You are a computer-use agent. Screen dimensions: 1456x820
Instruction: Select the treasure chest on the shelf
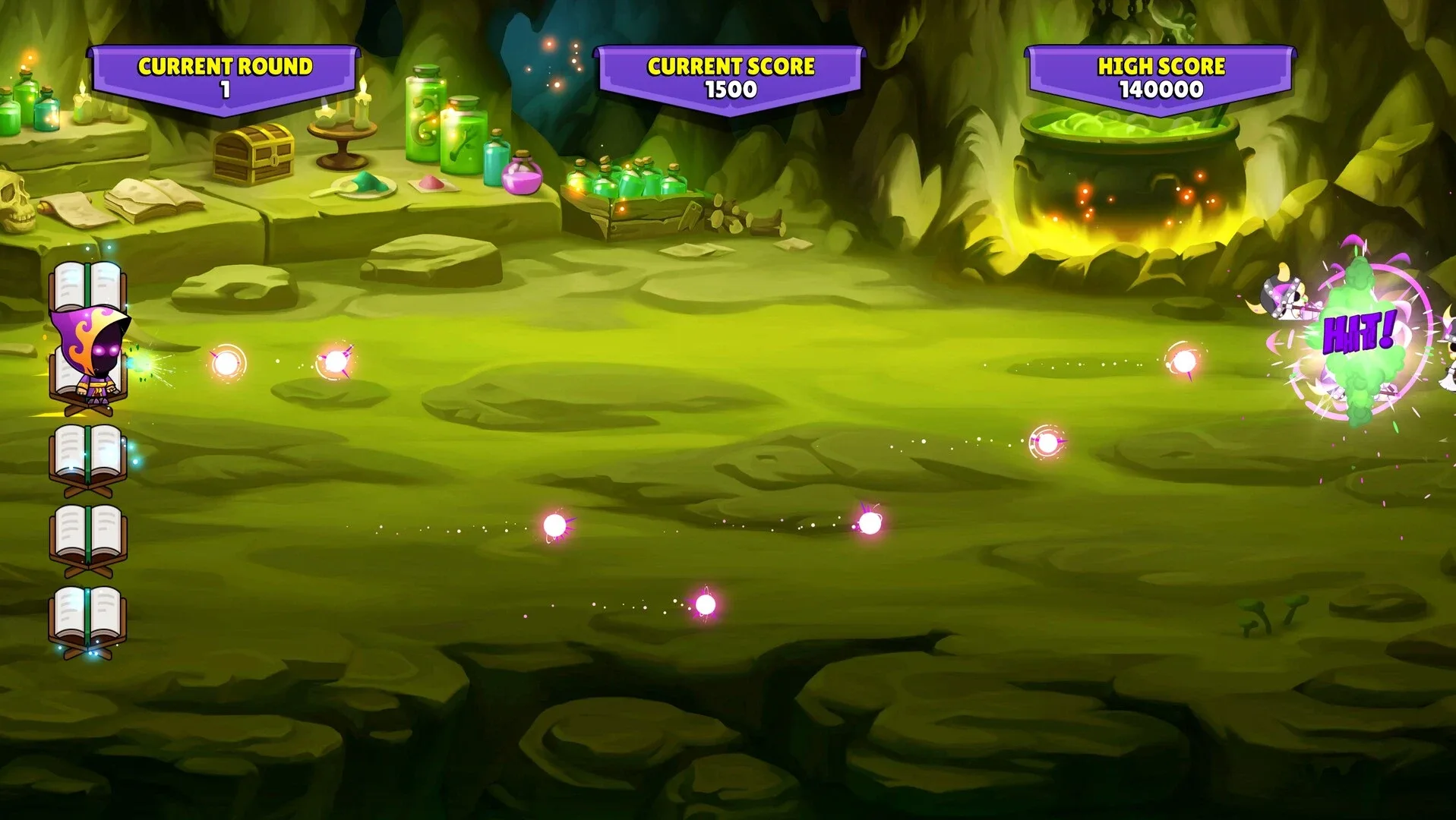253,156
